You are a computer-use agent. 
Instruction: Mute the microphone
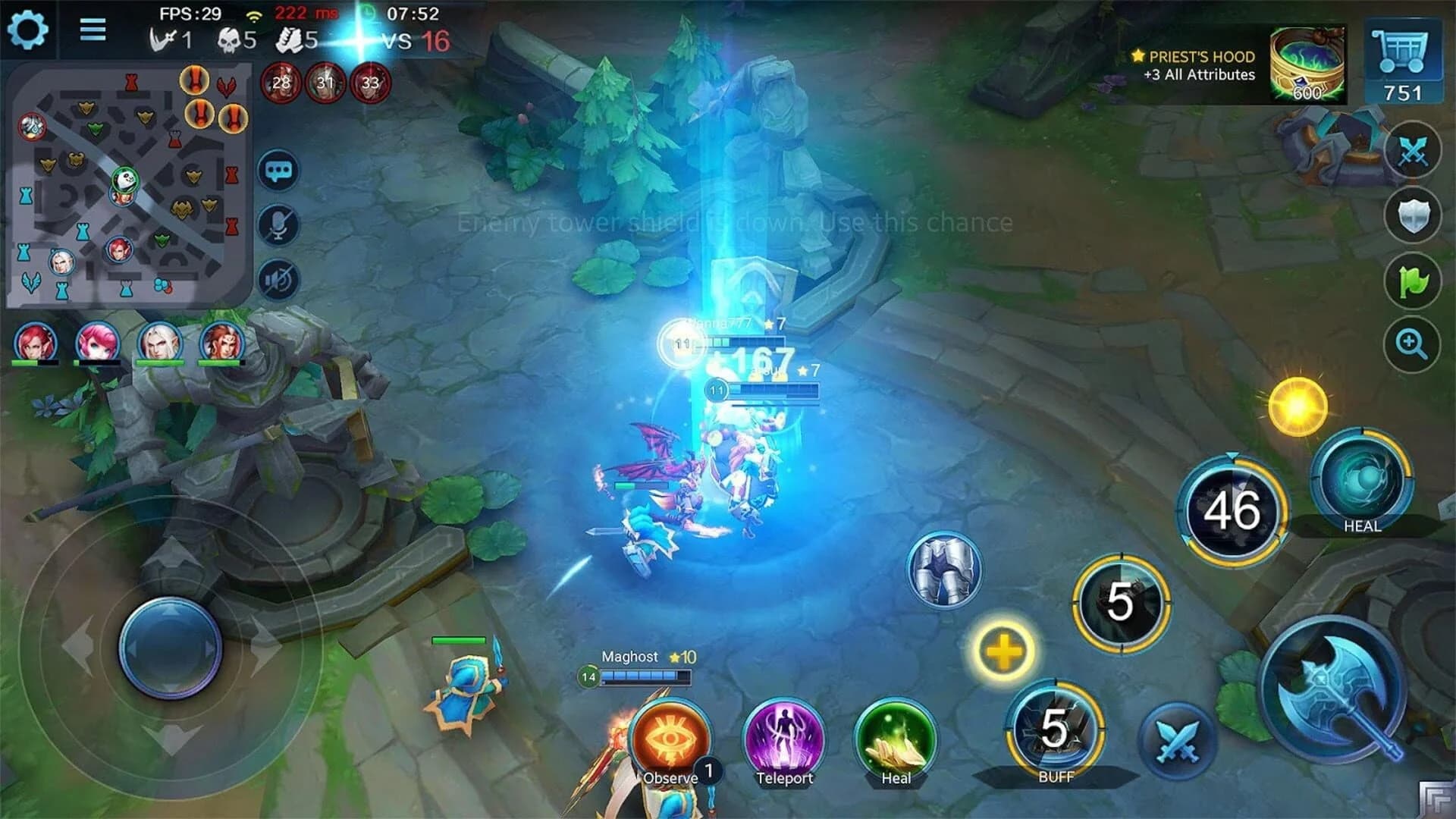pyautogui.click(x=280, y=224)
